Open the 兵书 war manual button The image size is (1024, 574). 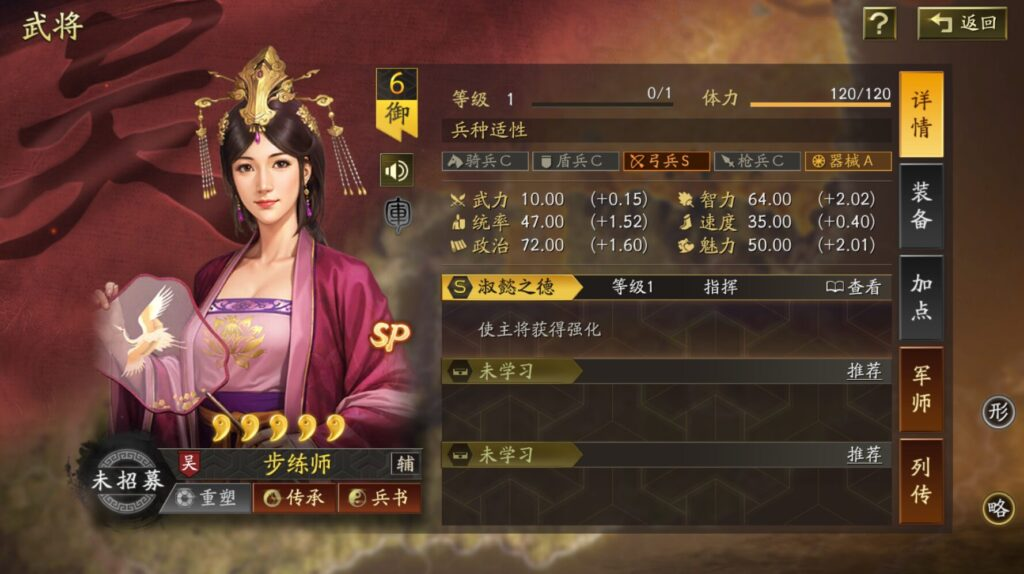click(x=378, y=497)
